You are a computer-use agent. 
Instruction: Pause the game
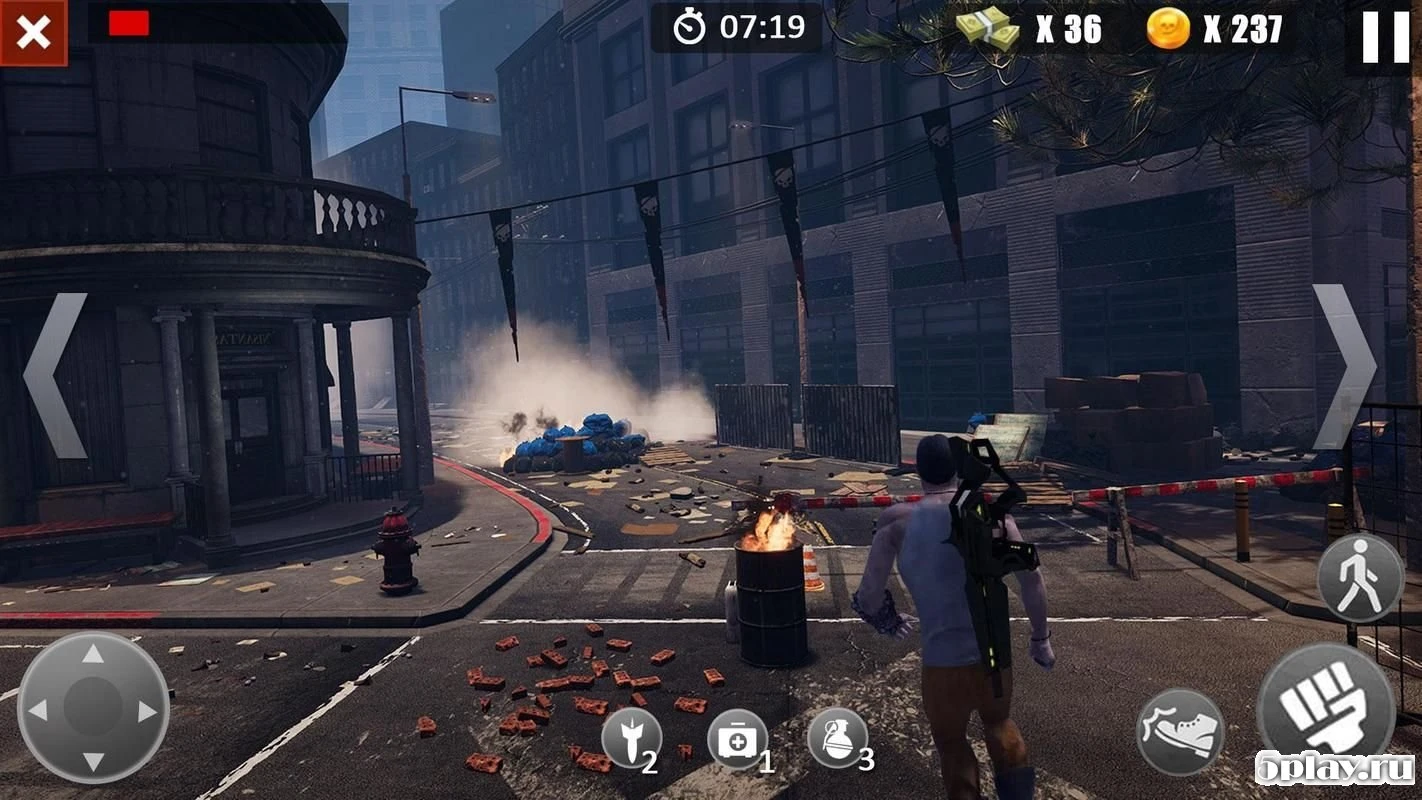click(1385, 38)
